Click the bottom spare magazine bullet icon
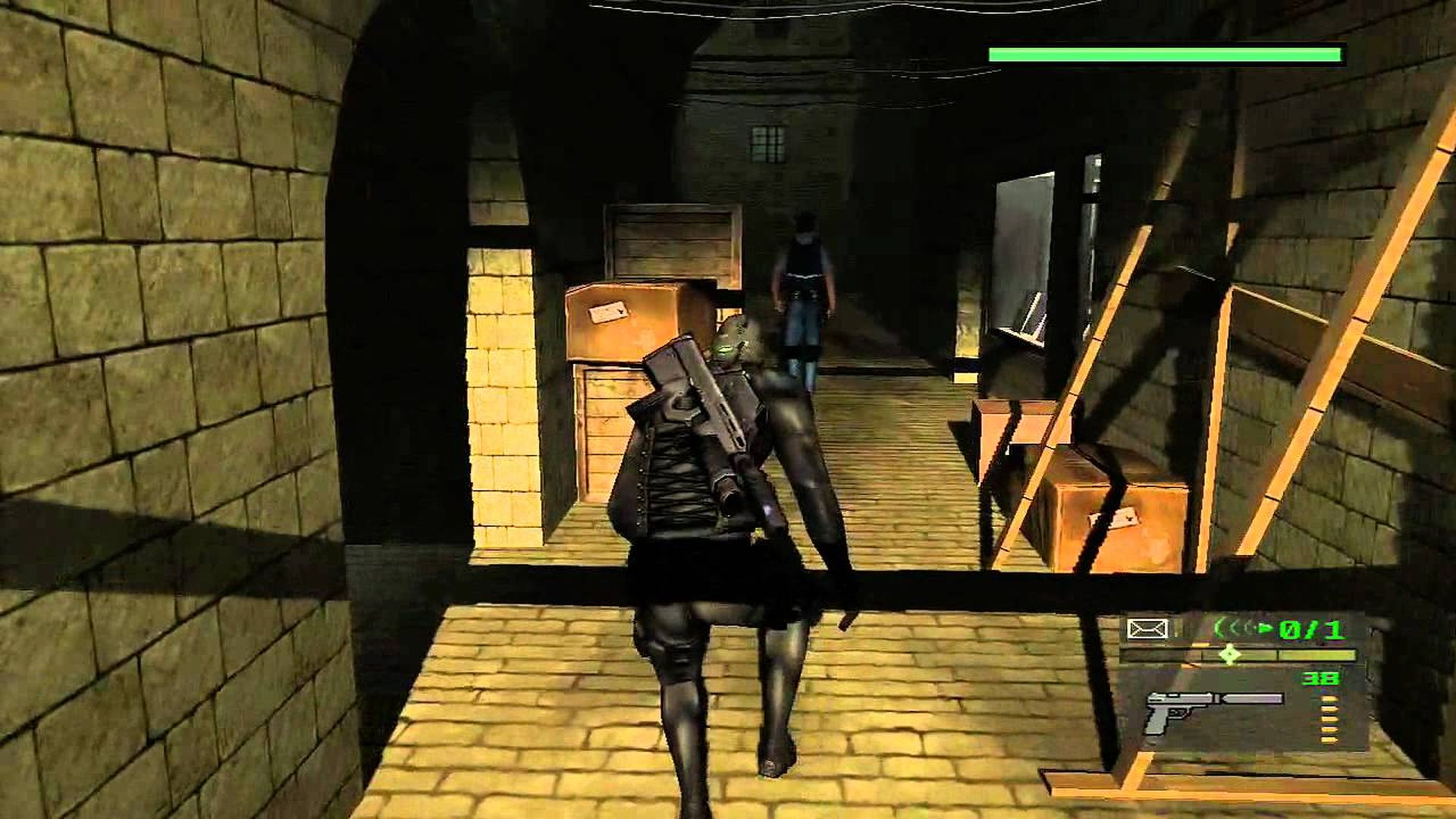Viewport: 1456px width, 819px height. click(1329, 739)
